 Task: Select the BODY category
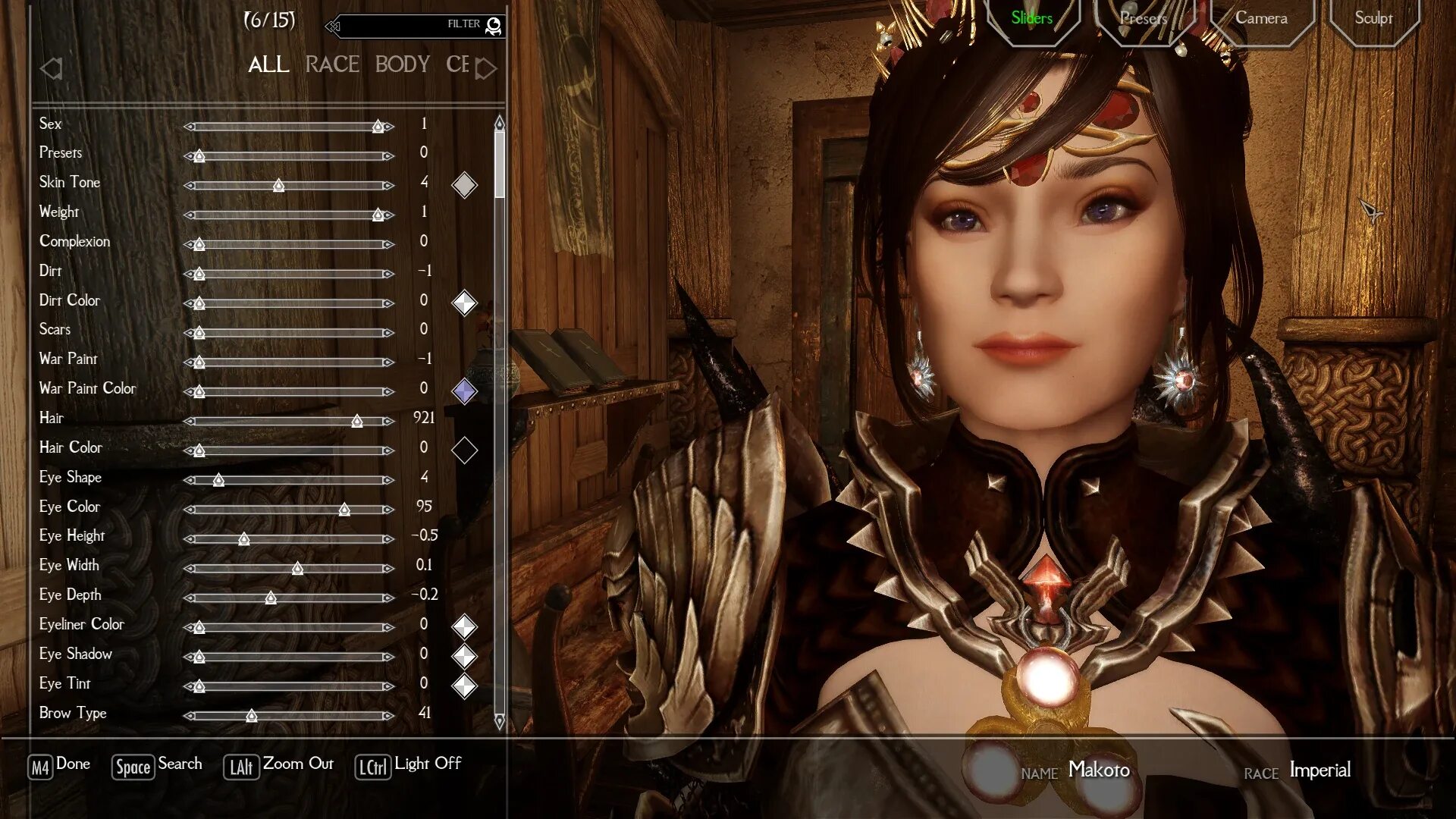click(x=402, y=65)
